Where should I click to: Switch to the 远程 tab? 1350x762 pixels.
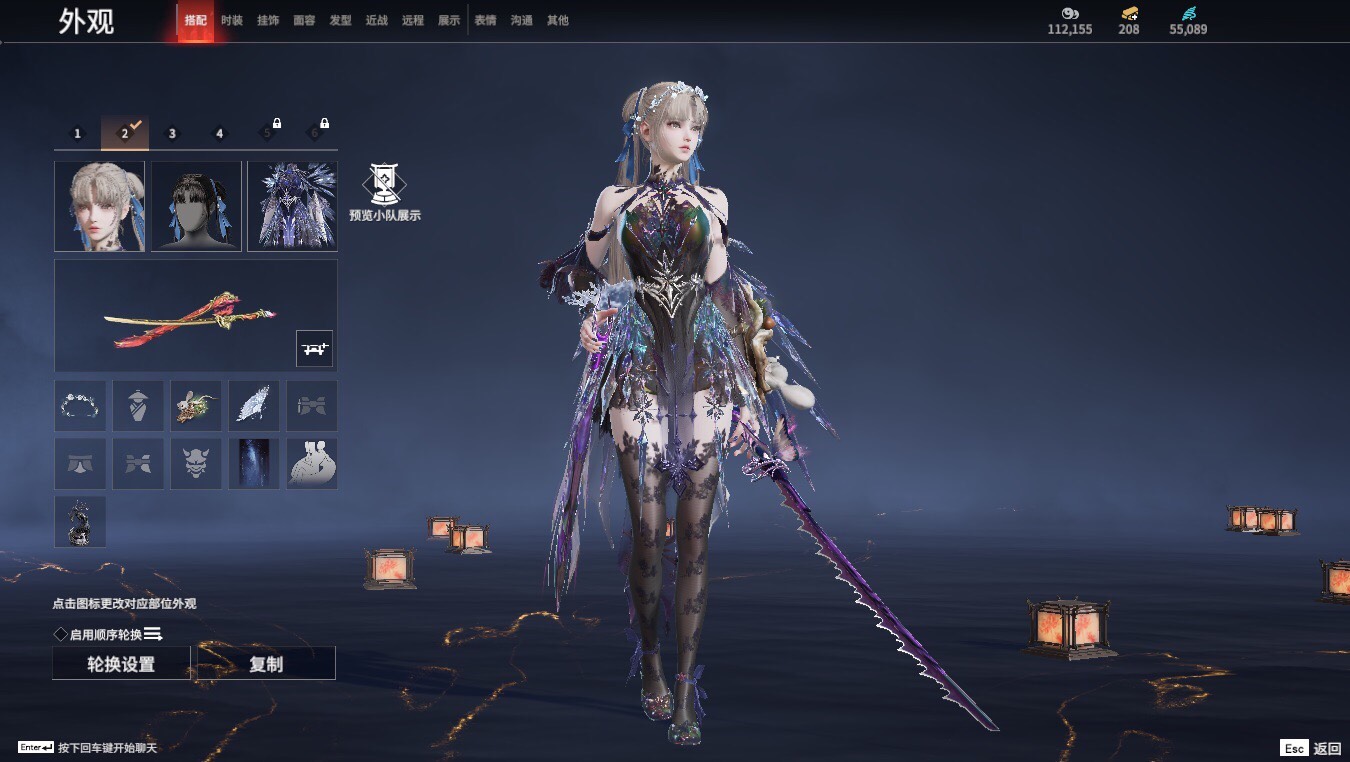coord(412,20)
